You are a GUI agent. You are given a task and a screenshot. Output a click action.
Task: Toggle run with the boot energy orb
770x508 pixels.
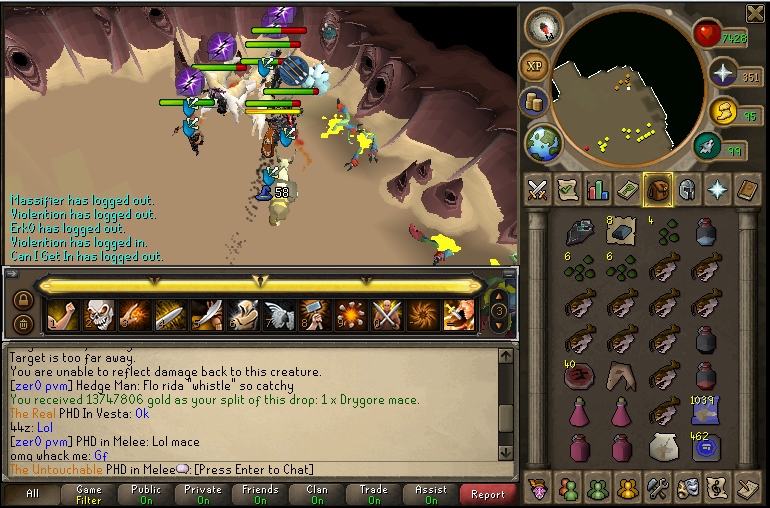[709, 148]
